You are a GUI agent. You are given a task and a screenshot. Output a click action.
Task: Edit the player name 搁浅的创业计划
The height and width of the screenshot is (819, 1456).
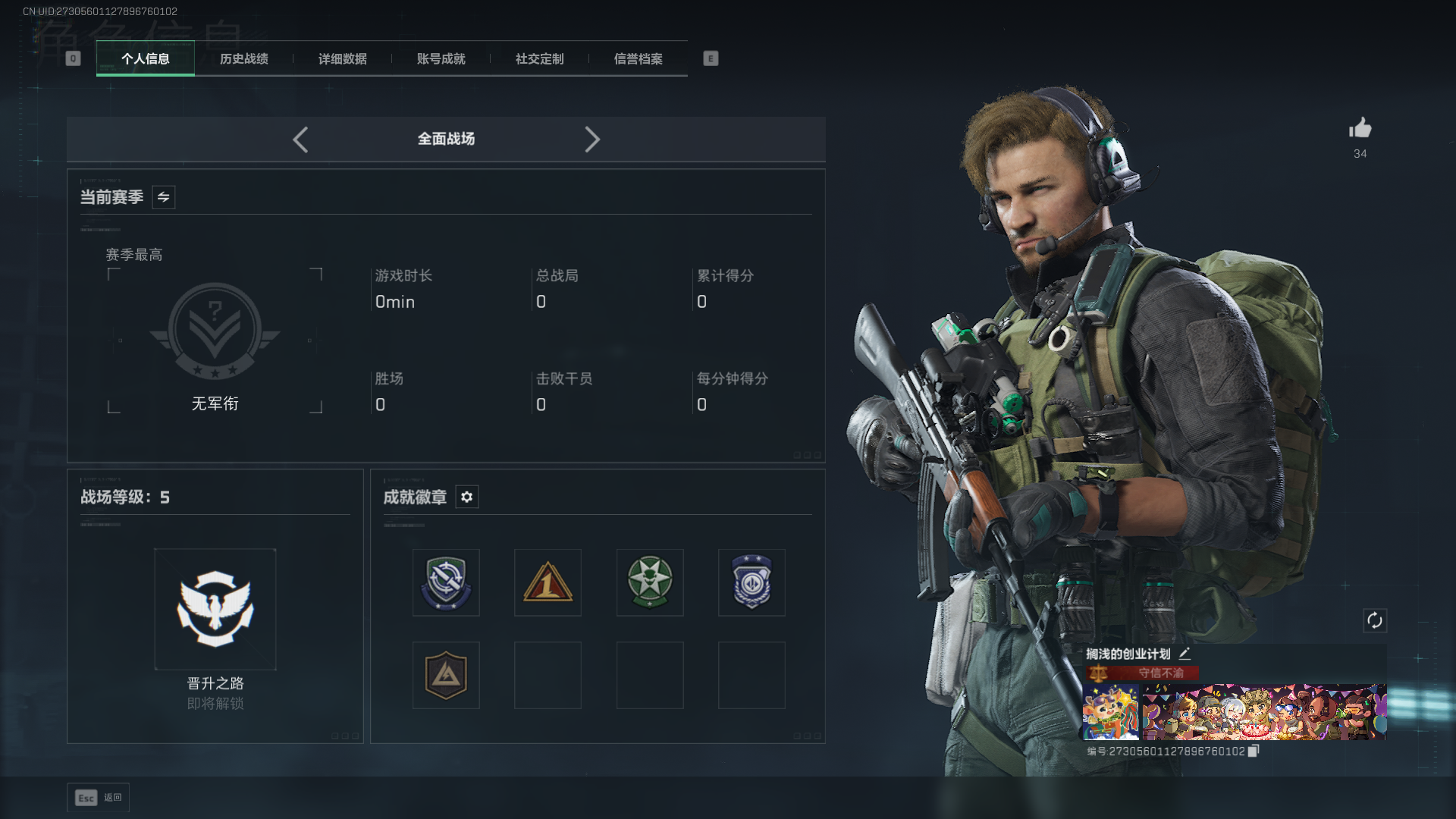[1185, 653]
